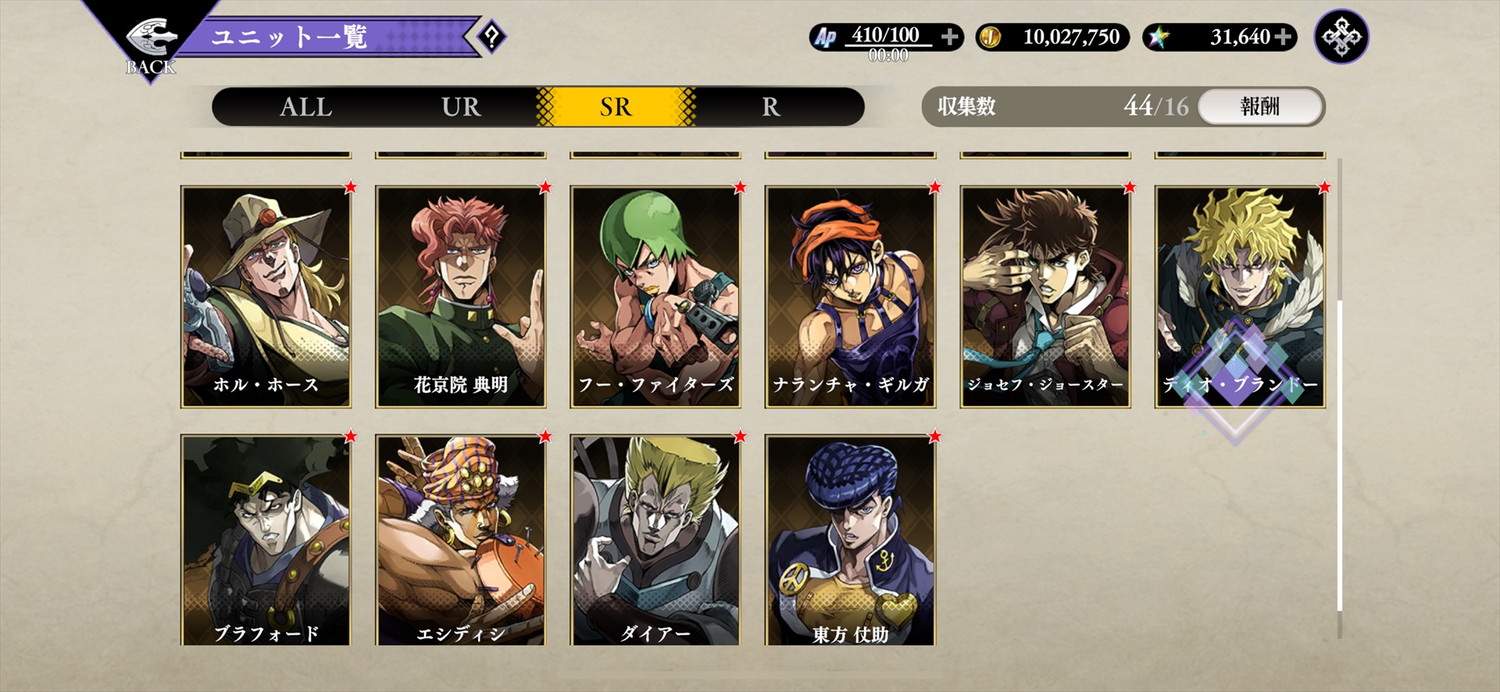Switch to the R rarity tab
This screenshot has width=1500, height=692.
point(771,107)
